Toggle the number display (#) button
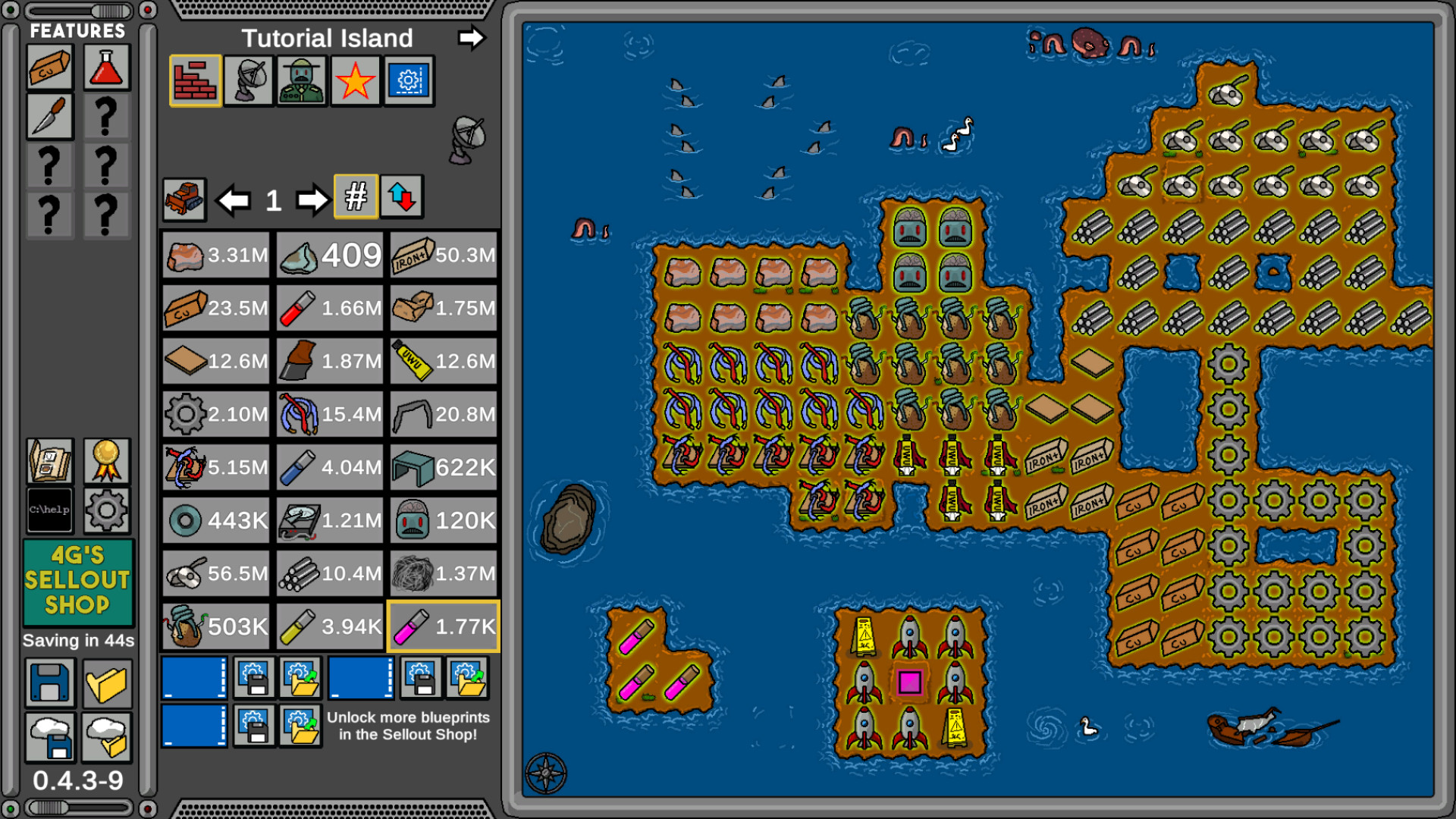Image resolution: width=1456 pixels, height=819 pixels. (x=355, y=199)
